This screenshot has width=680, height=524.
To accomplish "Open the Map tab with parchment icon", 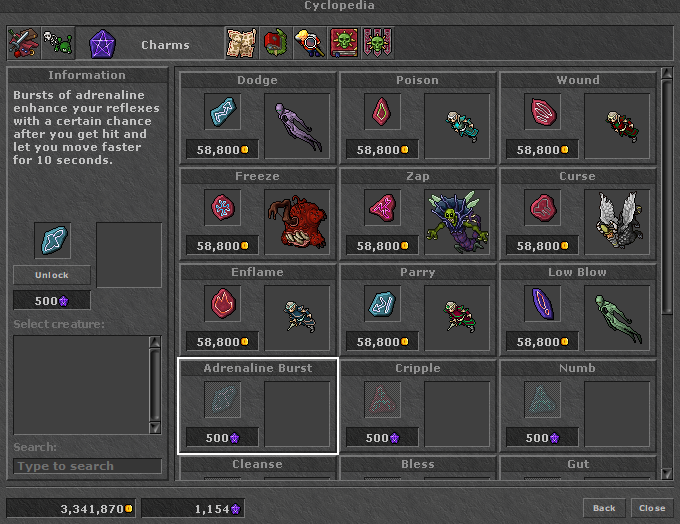I will (x=240, y=42).
